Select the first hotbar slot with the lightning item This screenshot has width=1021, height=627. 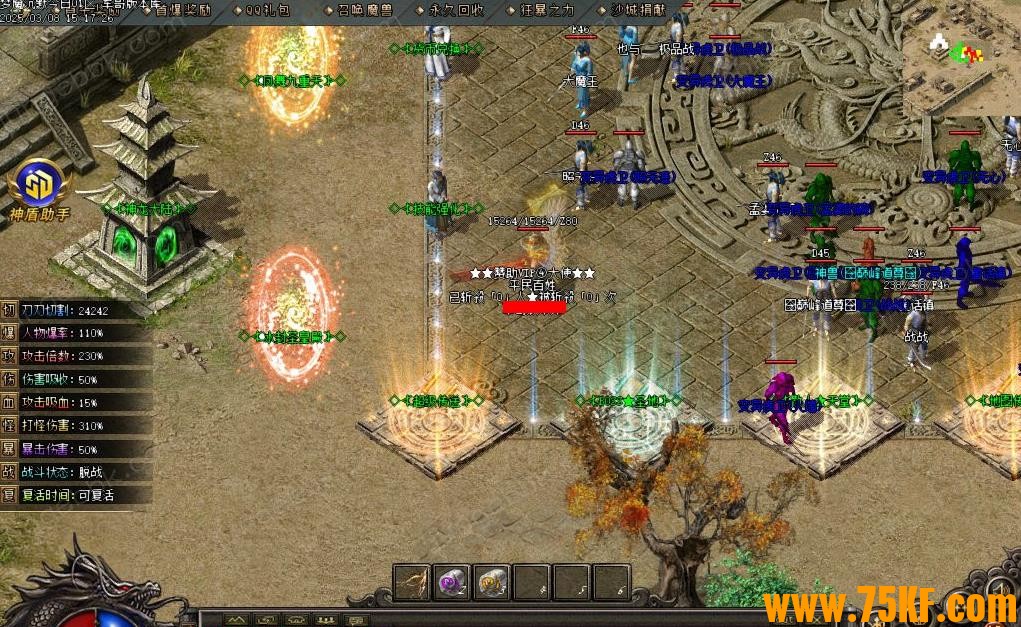pos(413,581)
